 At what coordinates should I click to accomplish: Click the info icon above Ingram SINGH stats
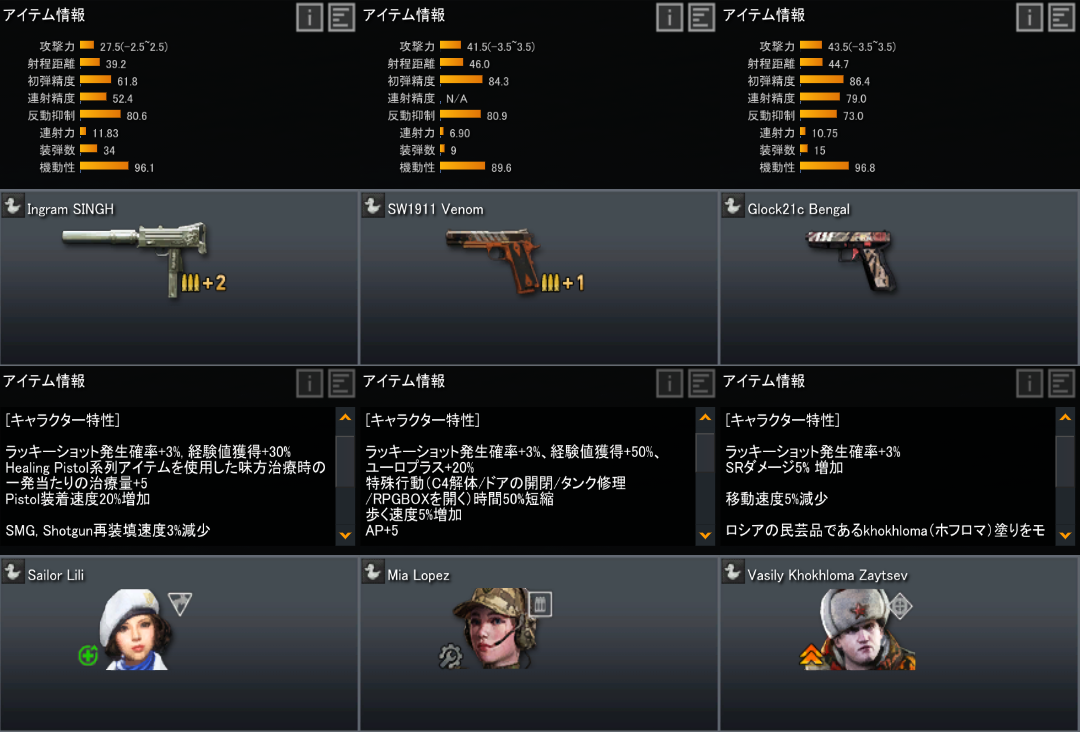[310, 17]
